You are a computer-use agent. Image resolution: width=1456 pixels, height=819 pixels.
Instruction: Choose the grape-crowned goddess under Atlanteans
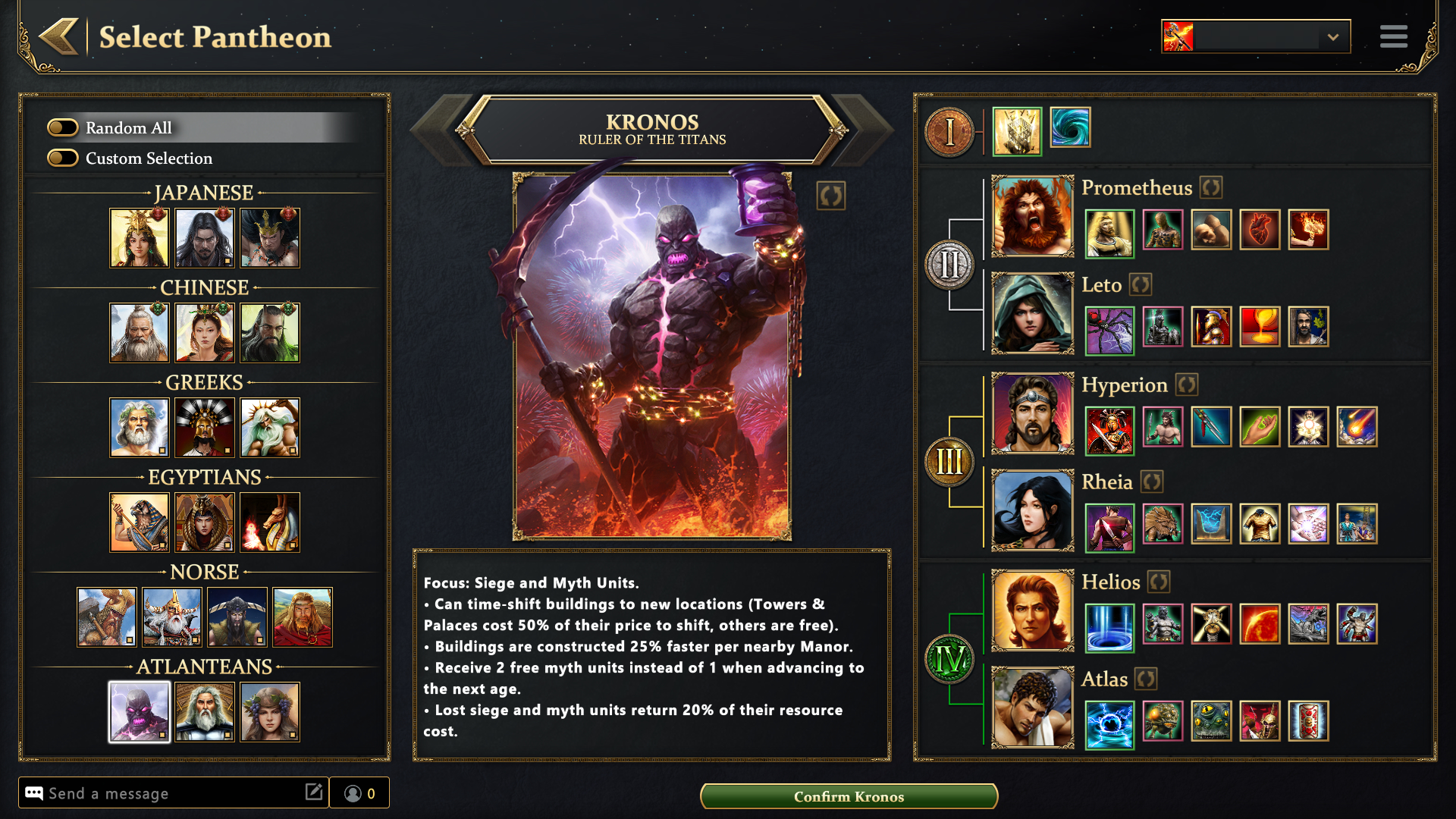(270, 711)
